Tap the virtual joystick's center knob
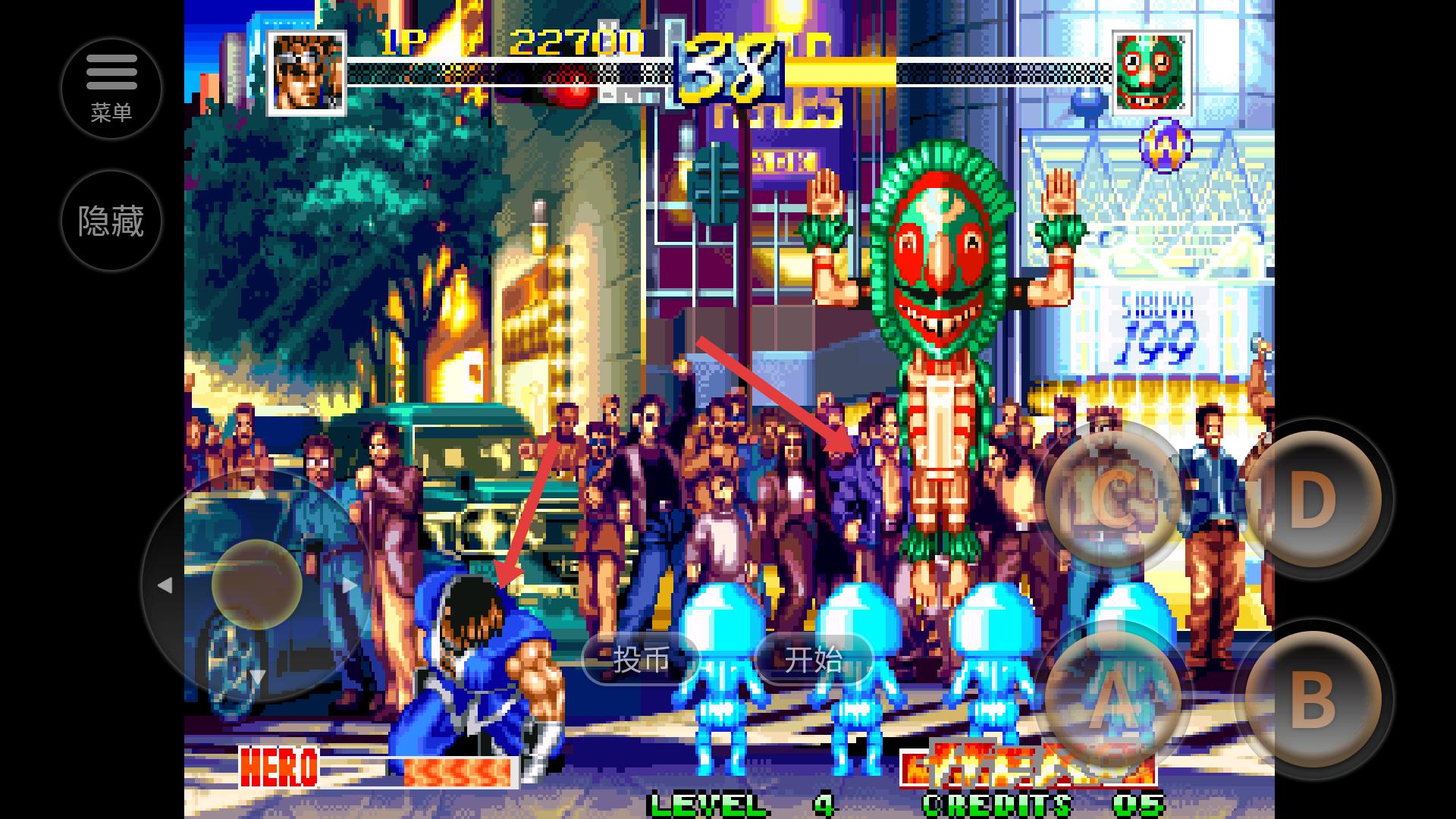1456x819 pixels. (x=256, y=584)
